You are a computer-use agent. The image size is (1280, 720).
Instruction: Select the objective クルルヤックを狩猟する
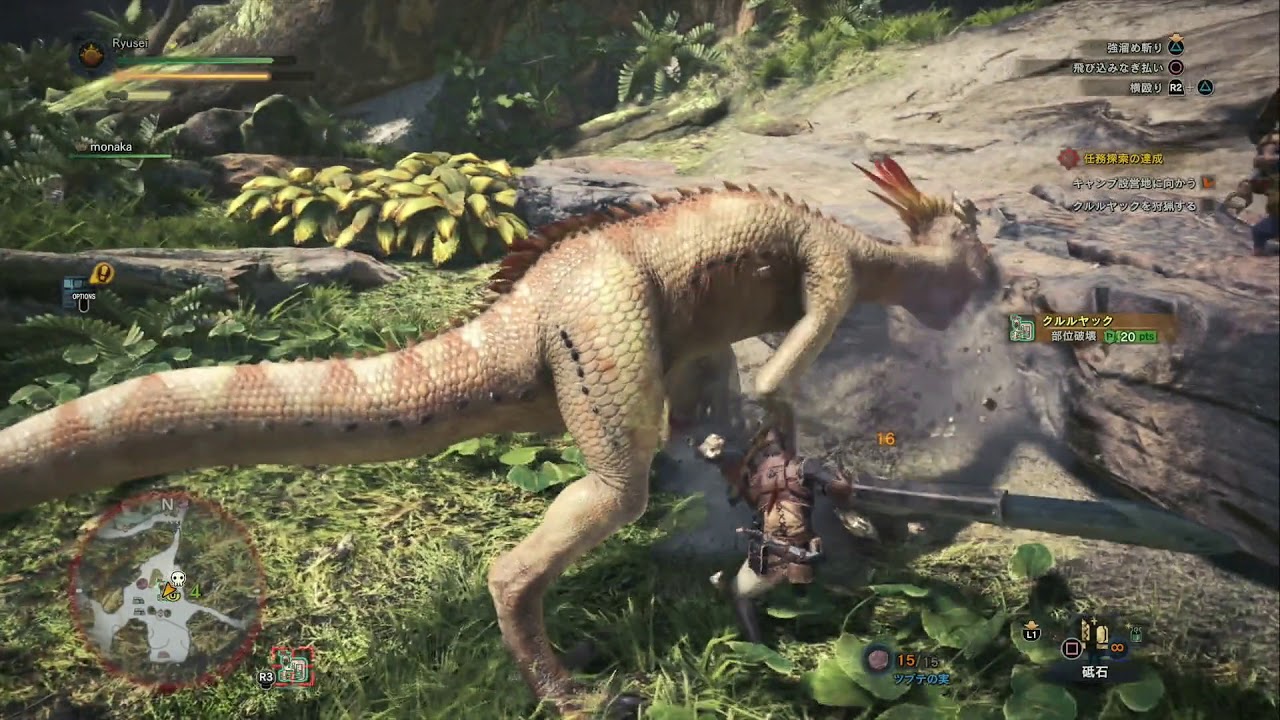1133,207
